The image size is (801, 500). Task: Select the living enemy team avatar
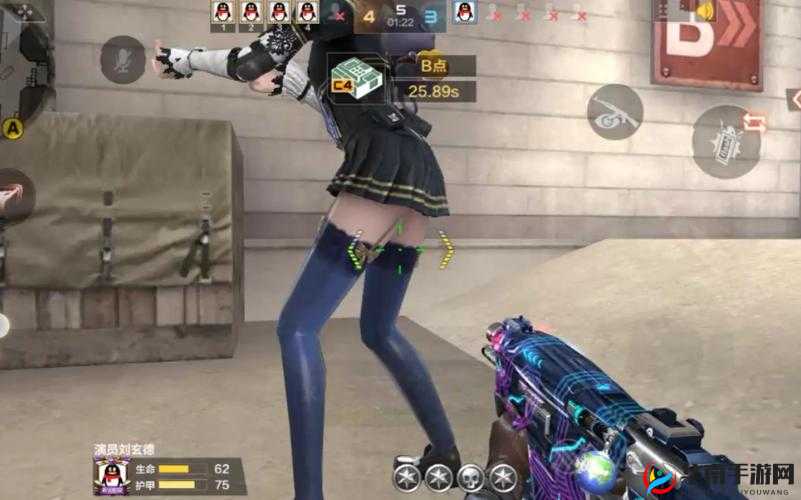(463, 12)
